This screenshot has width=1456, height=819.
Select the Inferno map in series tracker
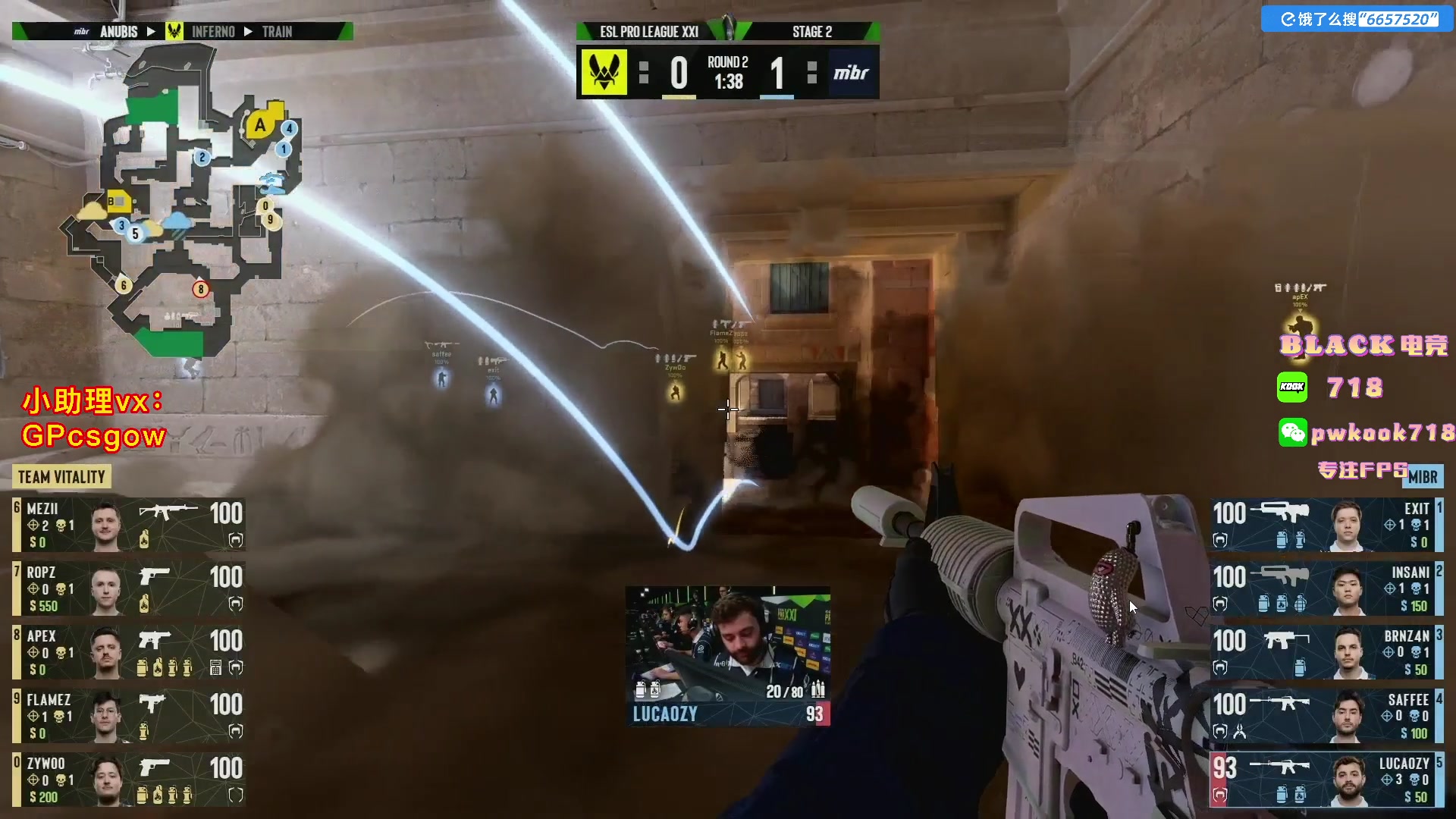pyautogui.click(x=212, y=32)
